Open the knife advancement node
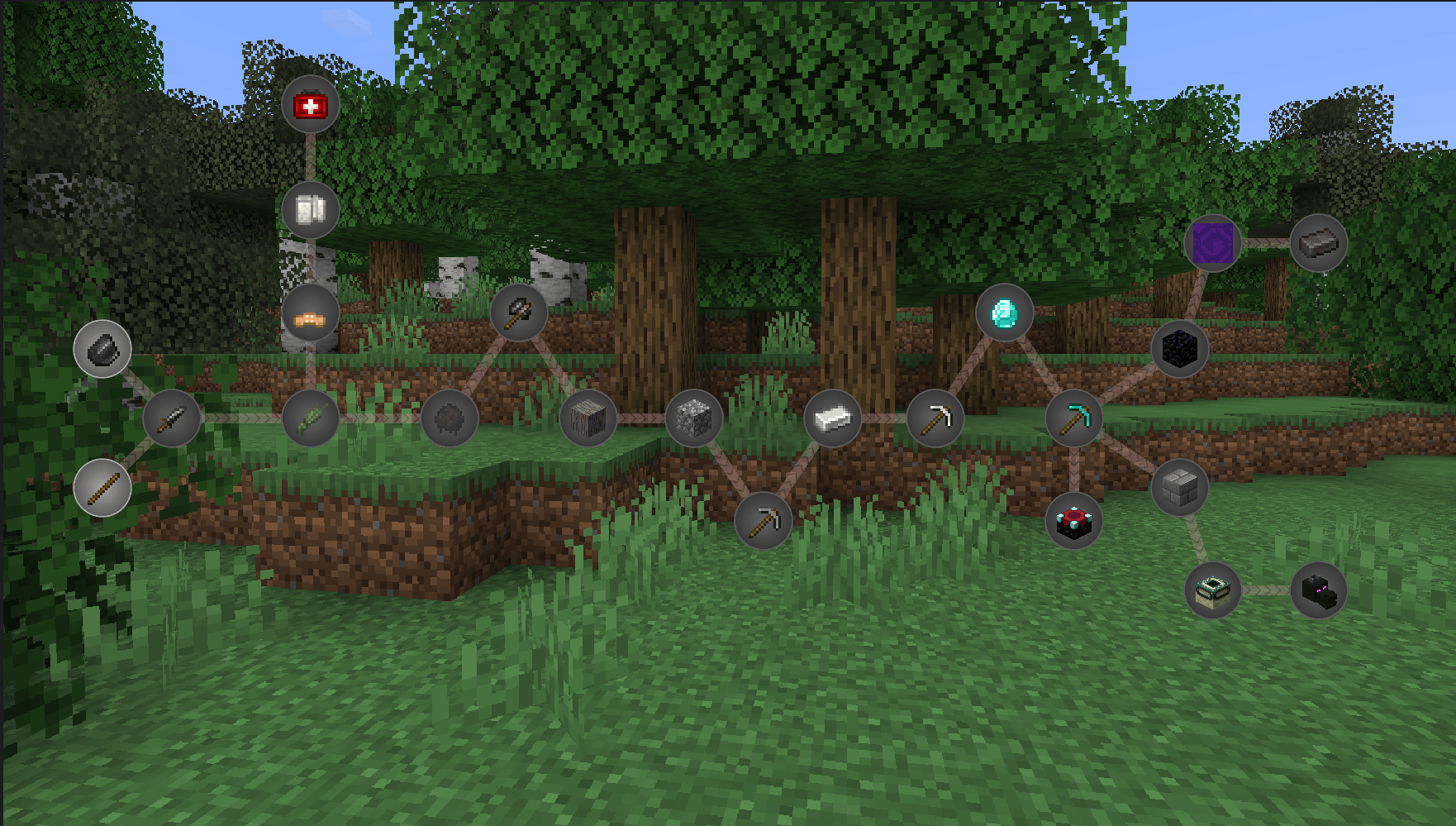 pyautogui.click(x=173, y=419)
